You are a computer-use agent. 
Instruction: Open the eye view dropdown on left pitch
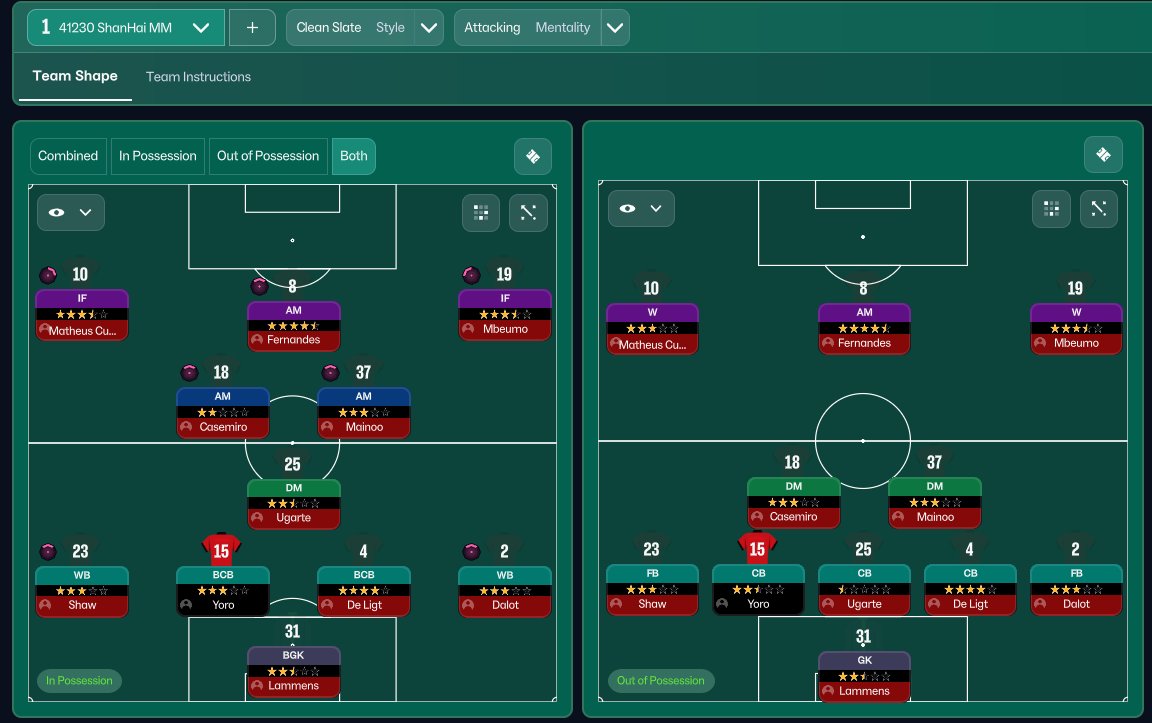pyautogui.click(x=71, y=212)
